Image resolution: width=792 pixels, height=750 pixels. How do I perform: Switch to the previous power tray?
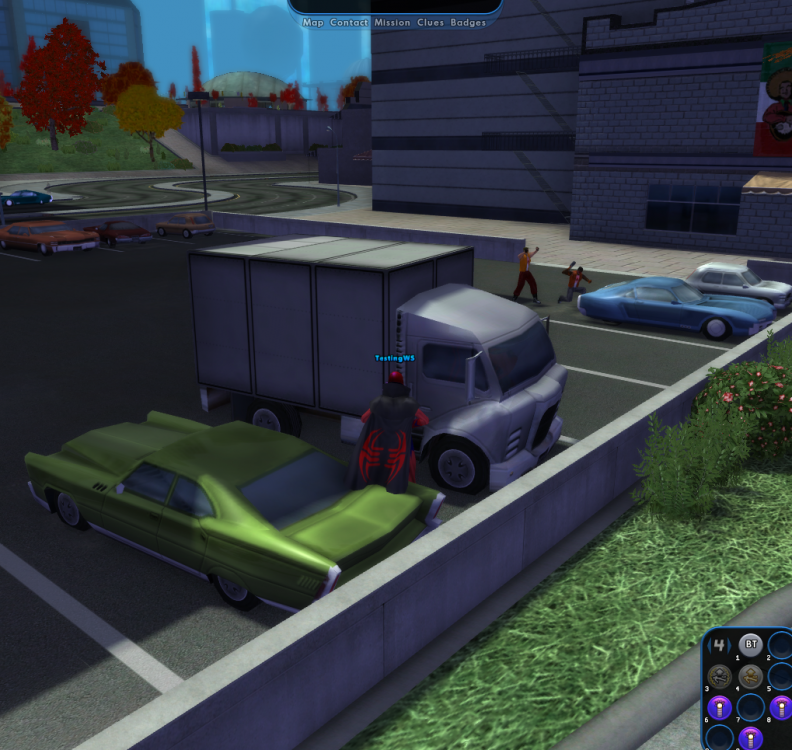(x=710, y=646)
